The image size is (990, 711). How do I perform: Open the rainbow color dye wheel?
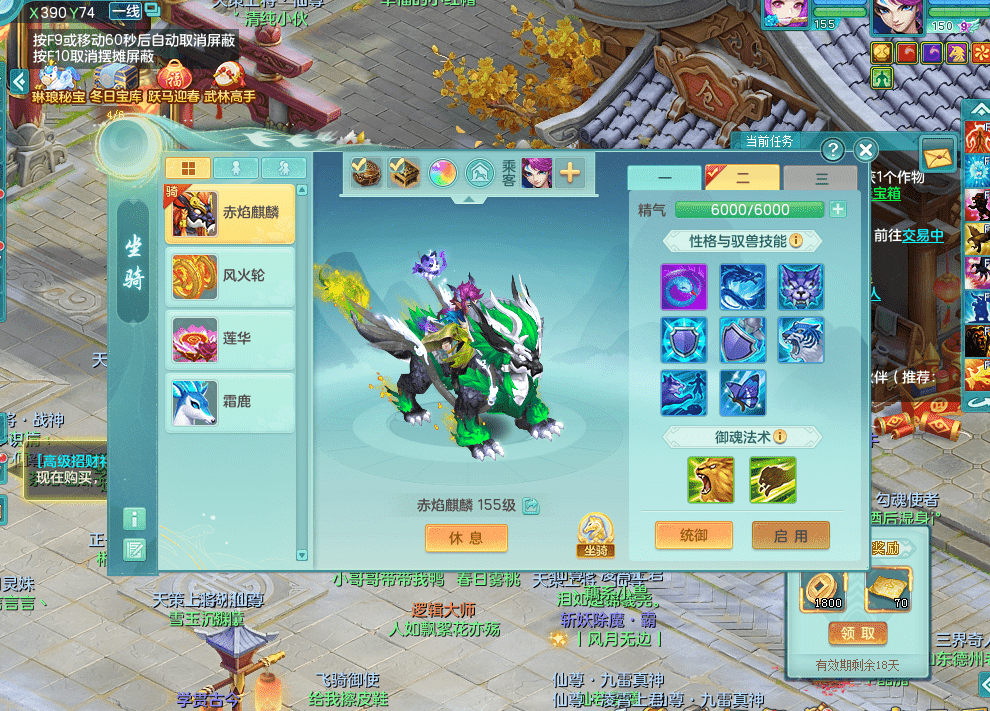tap(443, 173)
